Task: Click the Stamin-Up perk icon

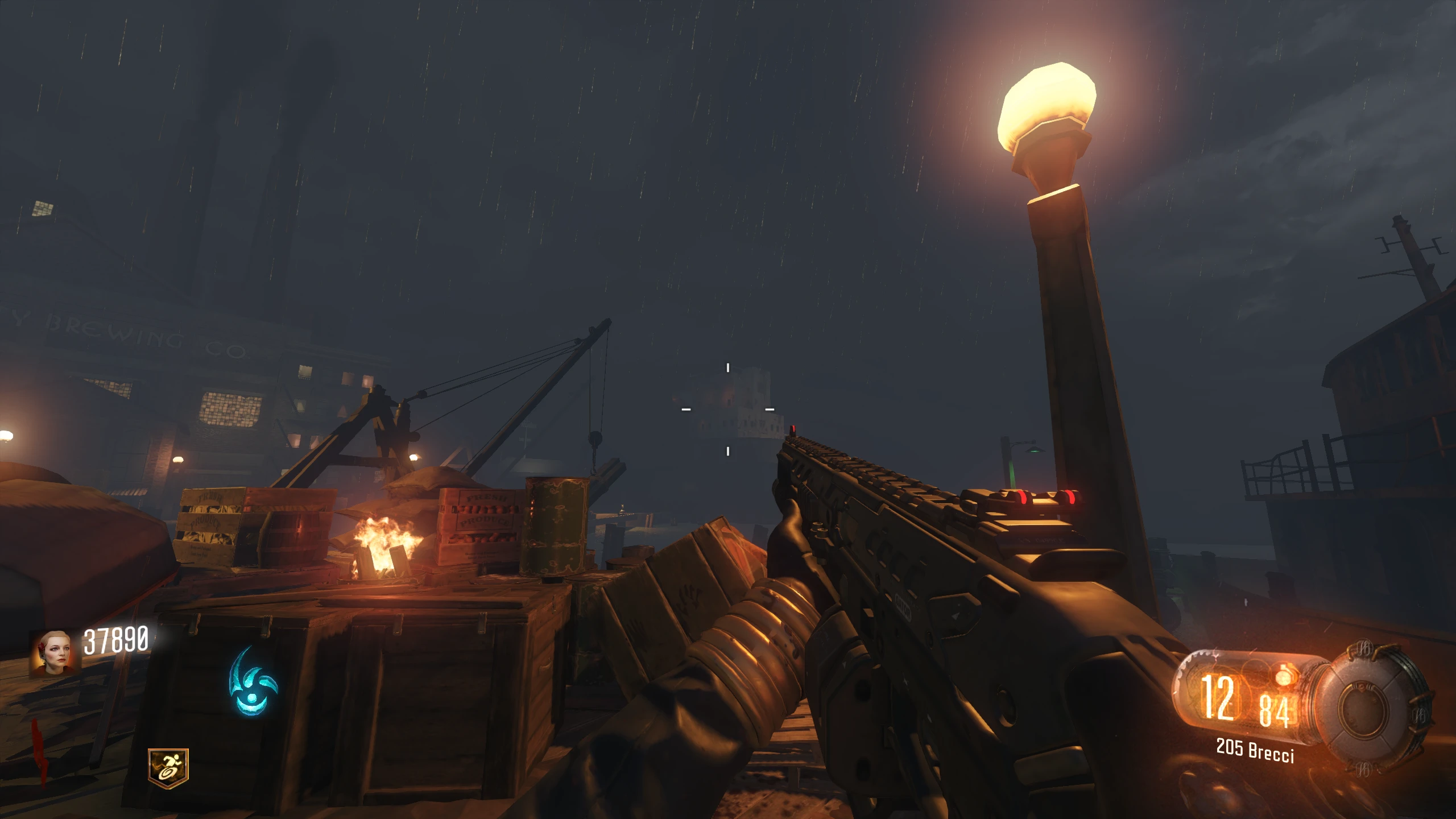Action: pos(168,768)
